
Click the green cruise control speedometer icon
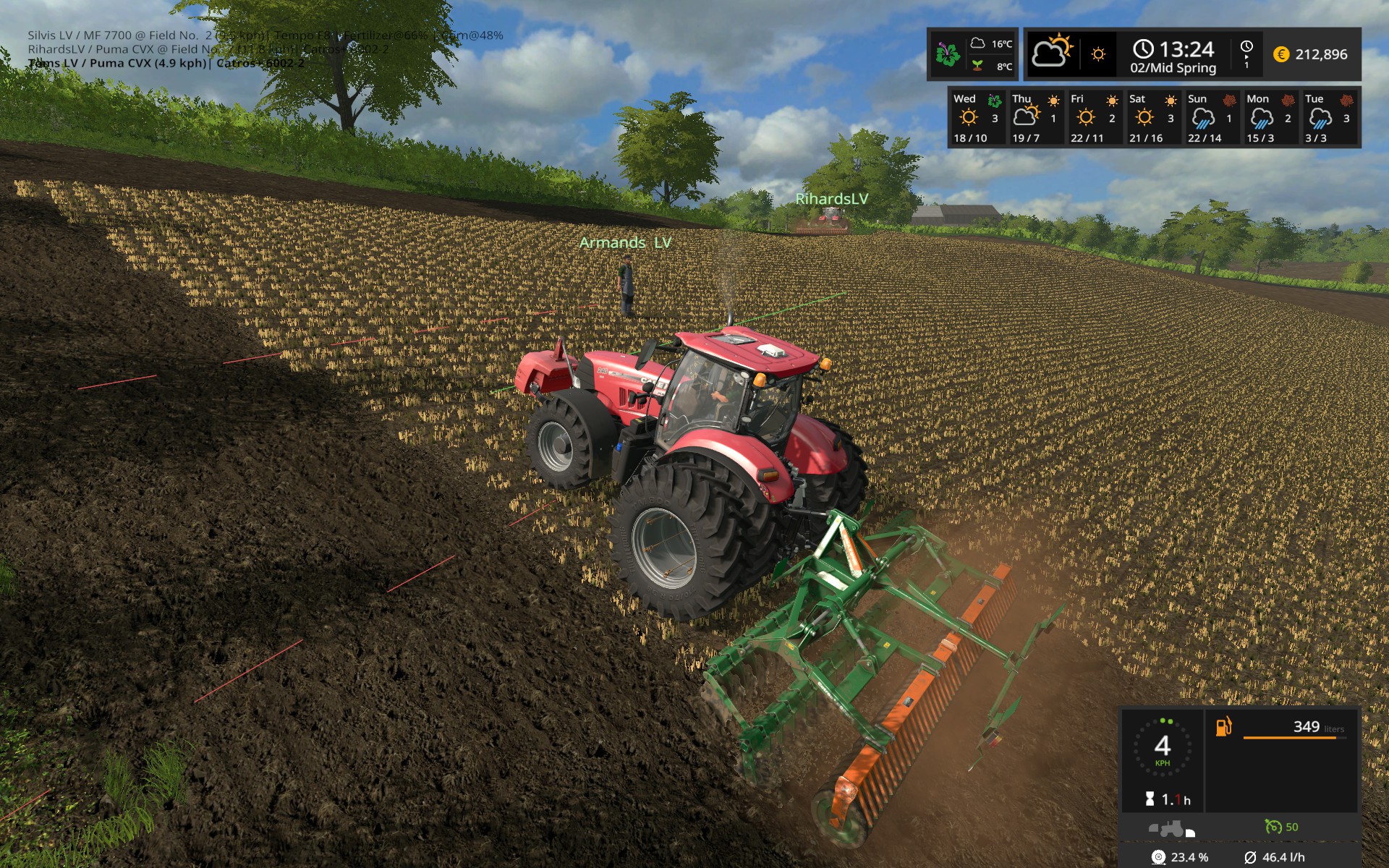[1274, 827]
